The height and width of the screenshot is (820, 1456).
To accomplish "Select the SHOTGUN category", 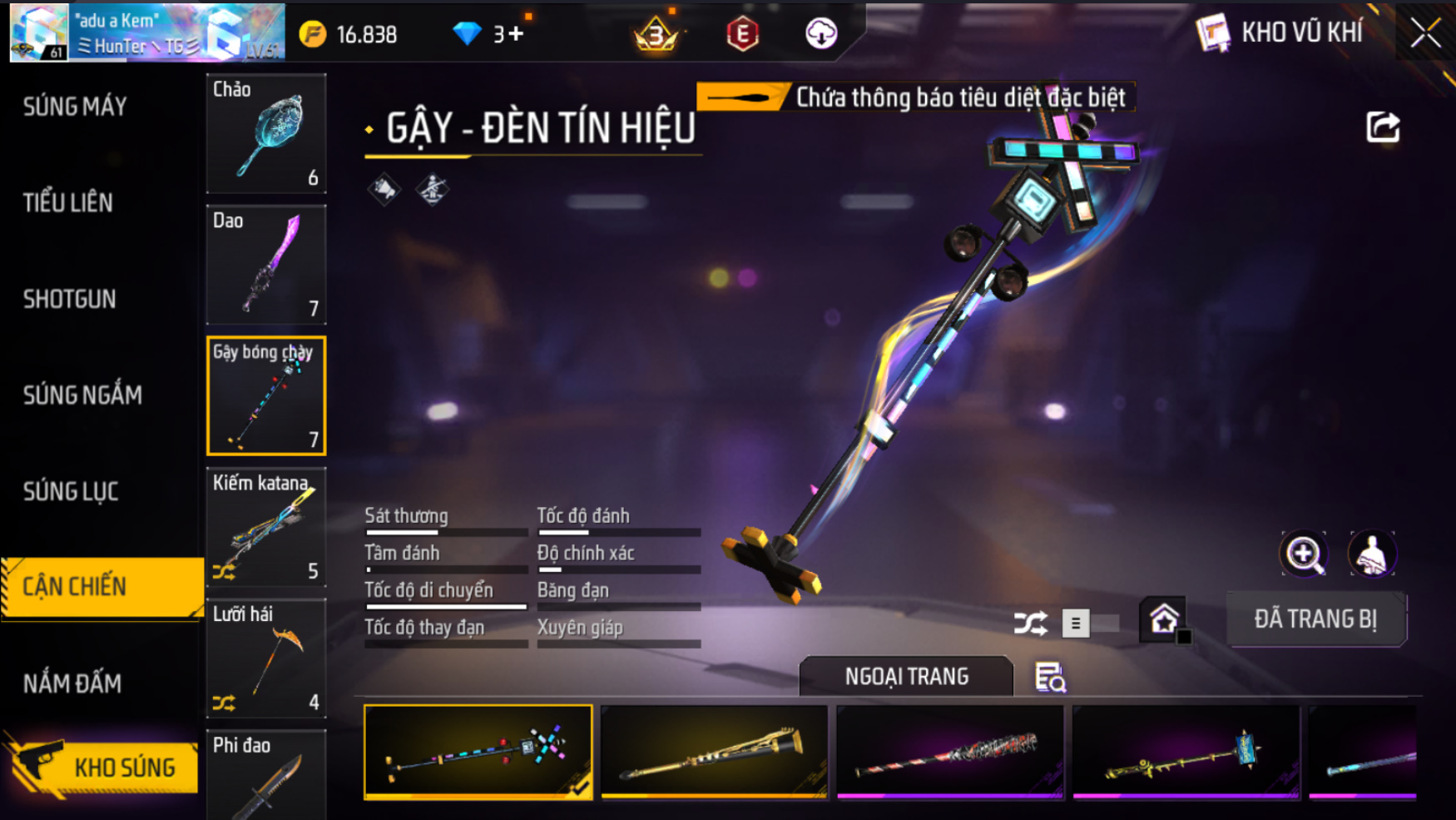I will (70, 299).
